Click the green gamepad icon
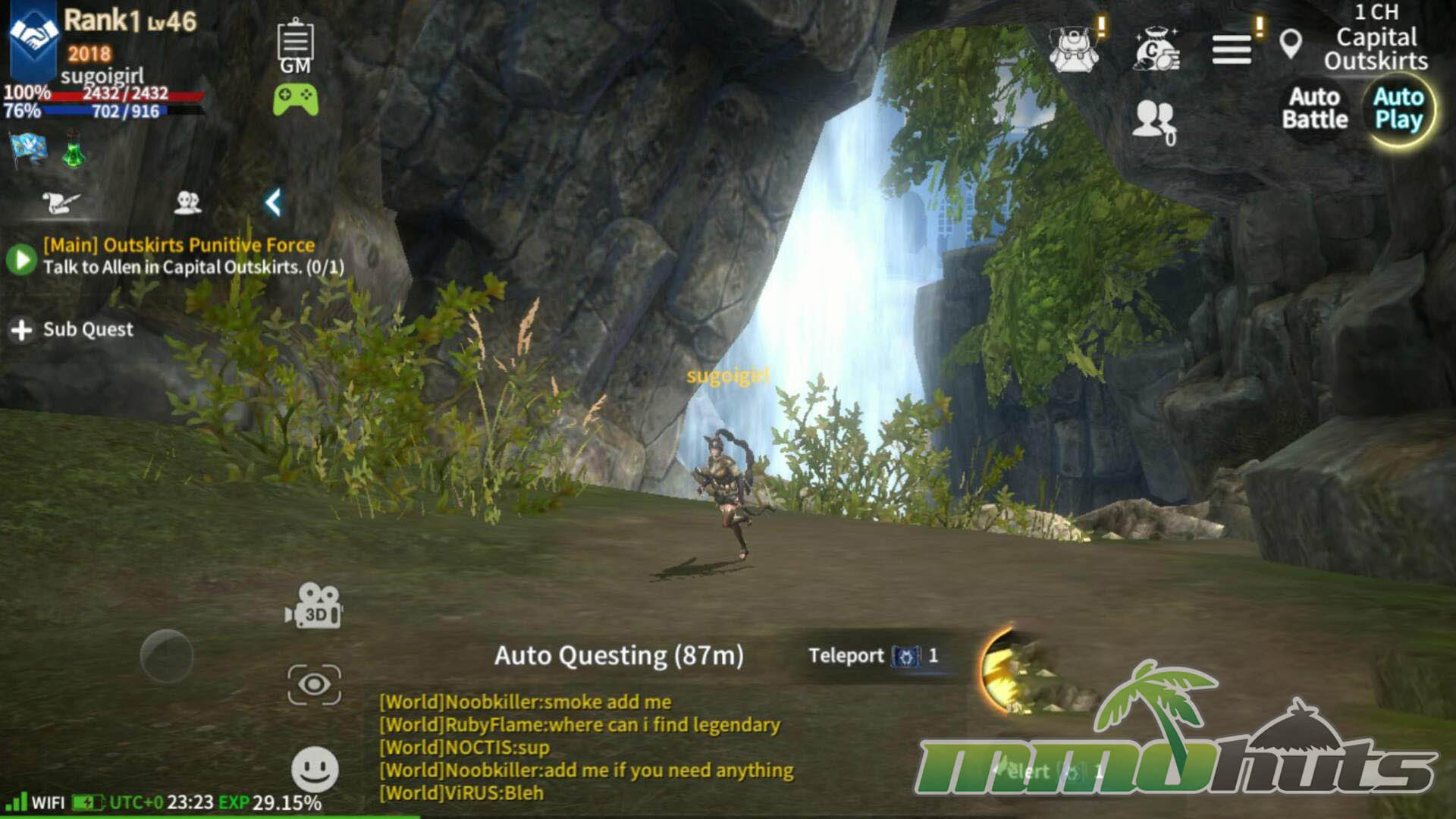Image resolution: width=1456 pixels, height=819 pixels. point(295,99)
